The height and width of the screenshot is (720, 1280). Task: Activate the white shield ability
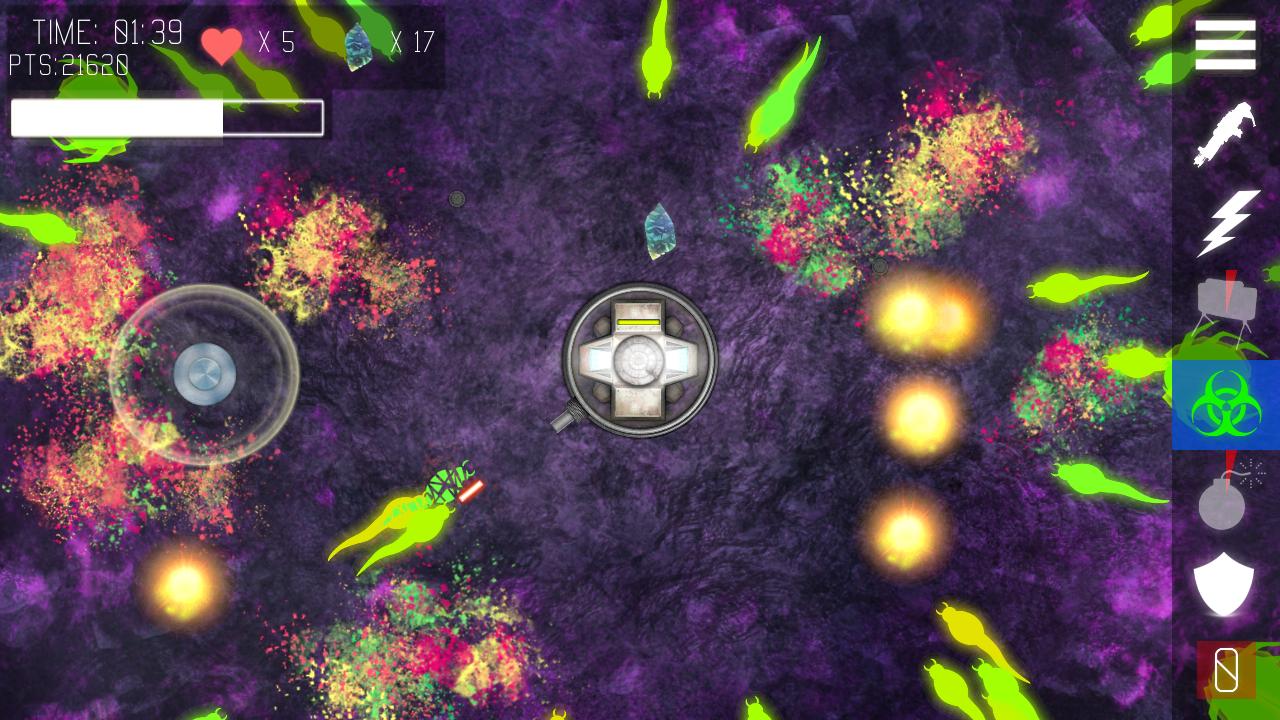(1224, 583)
